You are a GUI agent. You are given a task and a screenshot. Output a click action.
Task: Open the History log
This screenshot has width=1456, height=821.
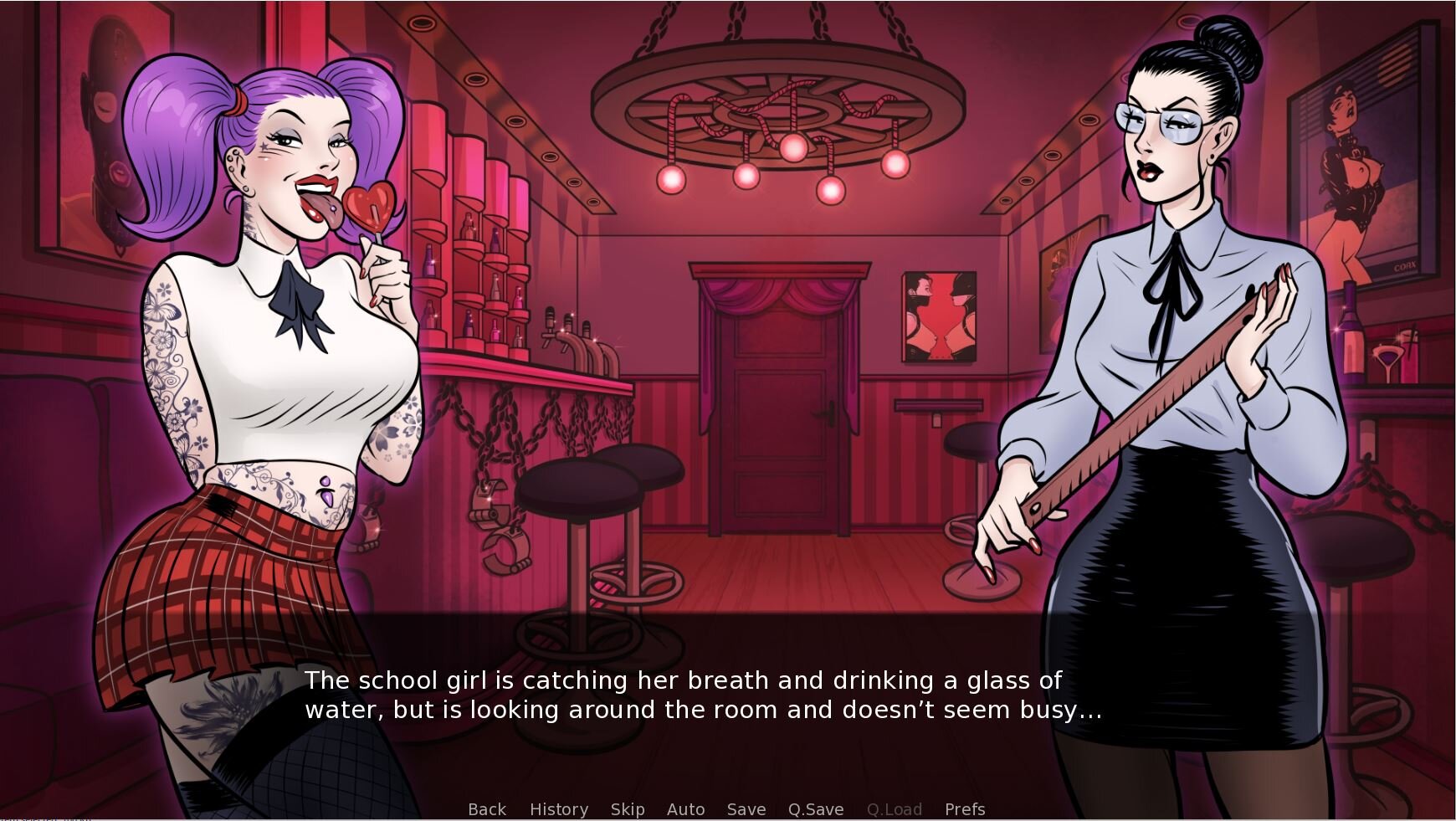[559, 809]
